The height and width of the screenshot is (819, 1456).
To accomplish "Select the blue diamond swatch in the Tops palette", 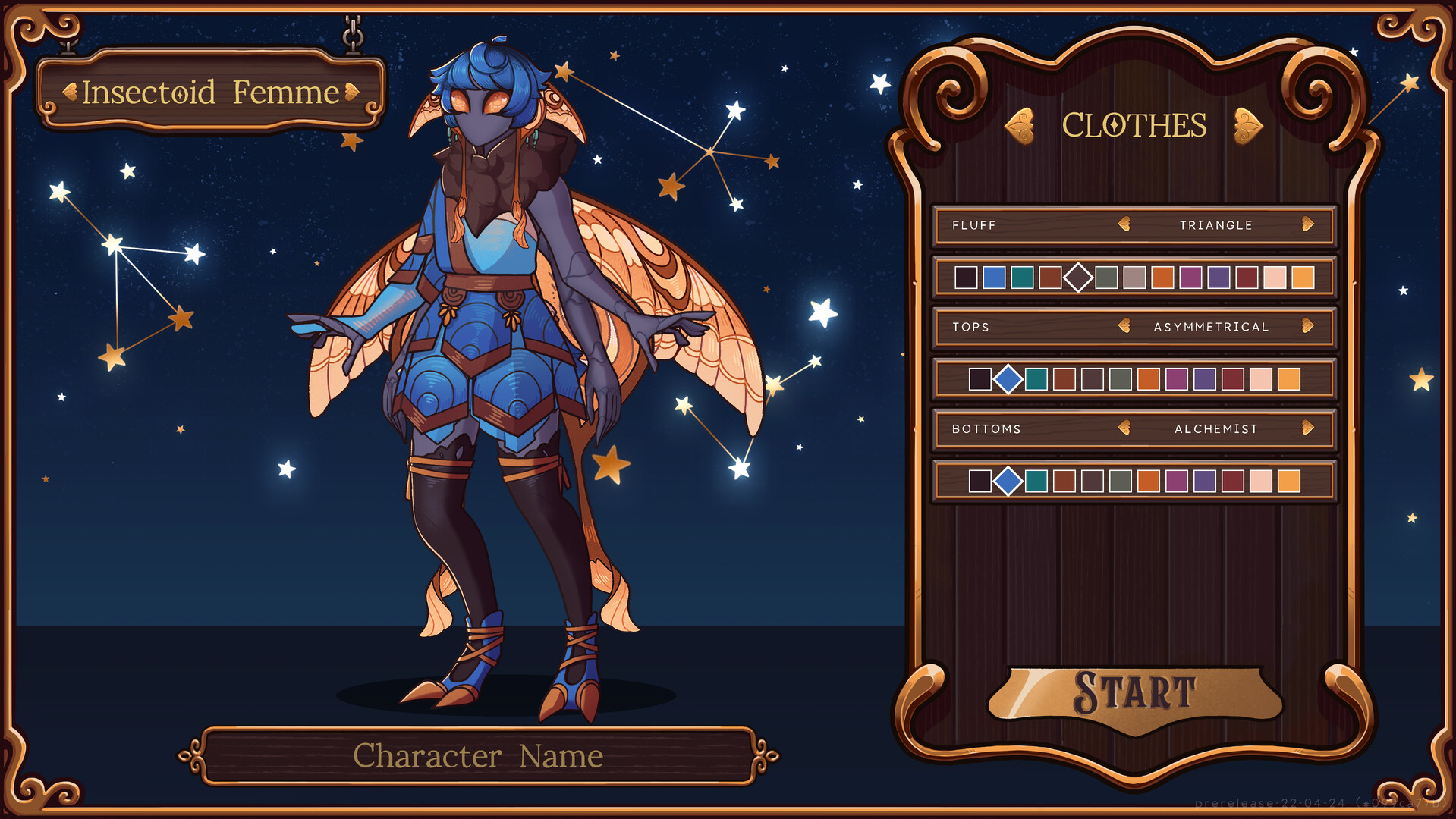I will point(1009,379).
